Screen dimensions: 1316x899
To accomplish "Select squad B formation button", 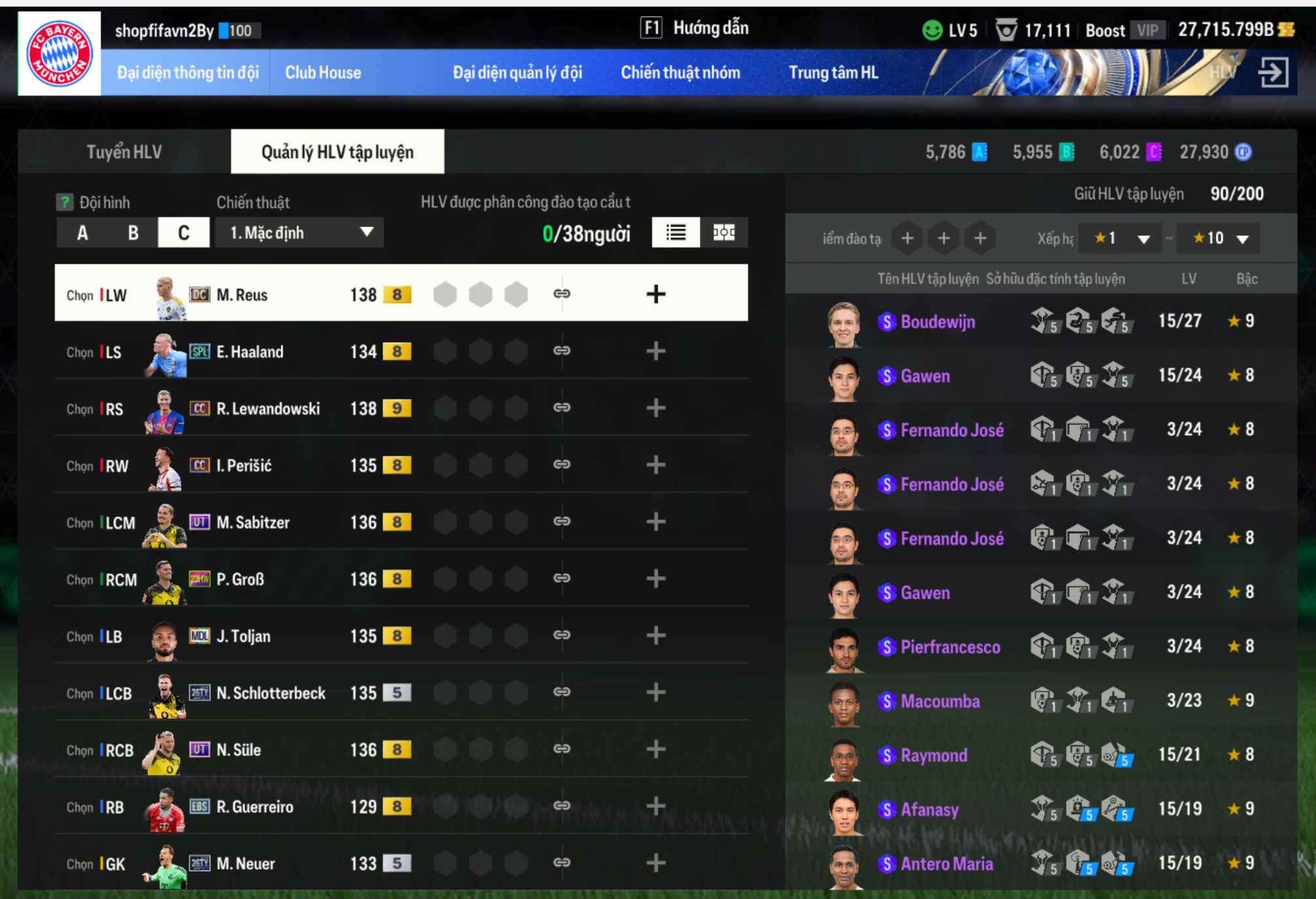I will tap(133, 233).
